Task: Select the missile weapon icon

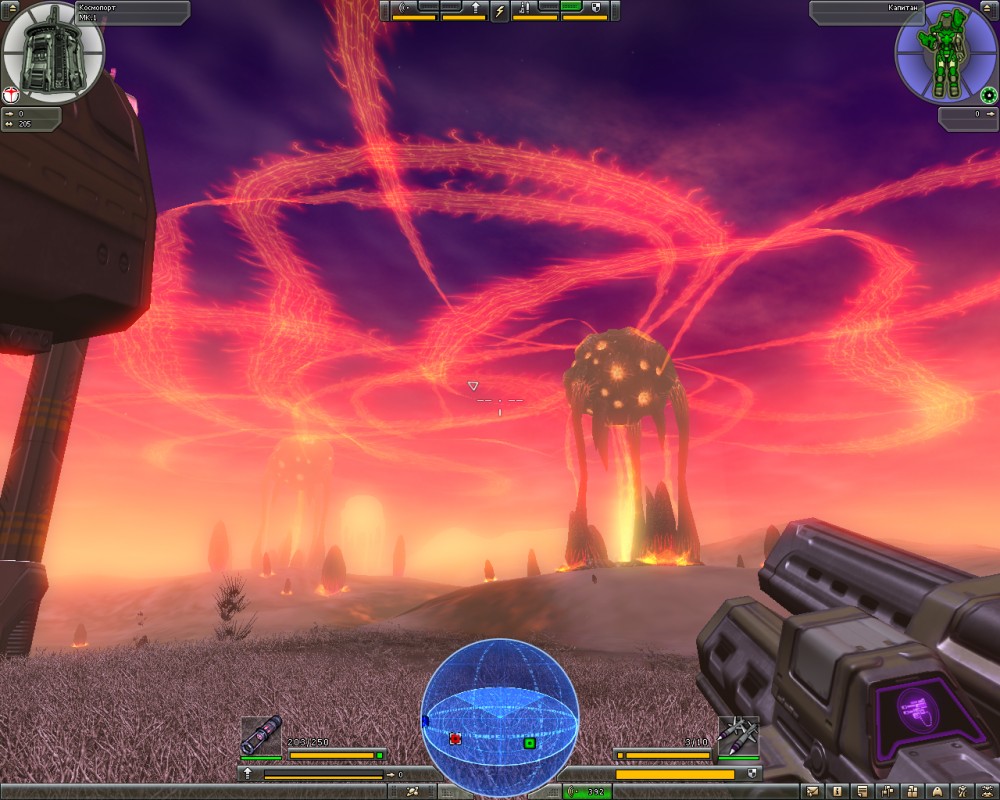Action: click(x=739, y=735)
